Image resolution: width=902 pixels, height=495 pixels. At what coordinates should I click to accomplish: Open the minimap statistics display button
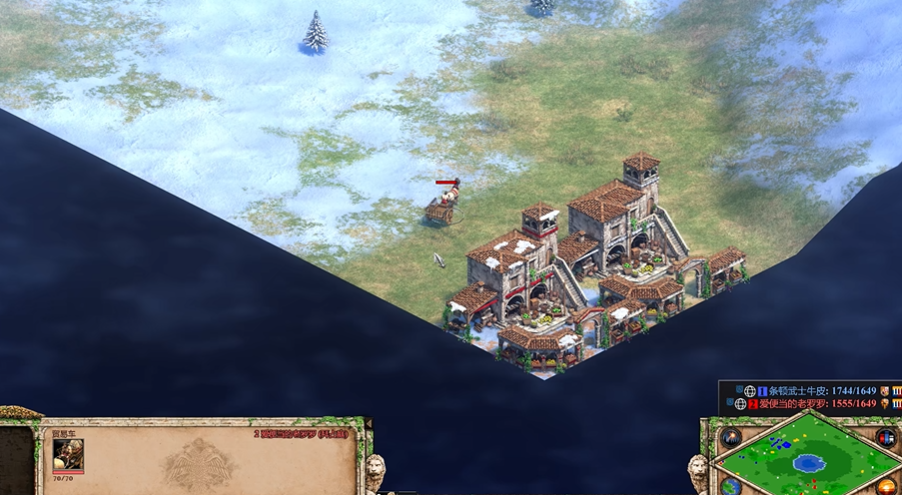click(885, 438)
